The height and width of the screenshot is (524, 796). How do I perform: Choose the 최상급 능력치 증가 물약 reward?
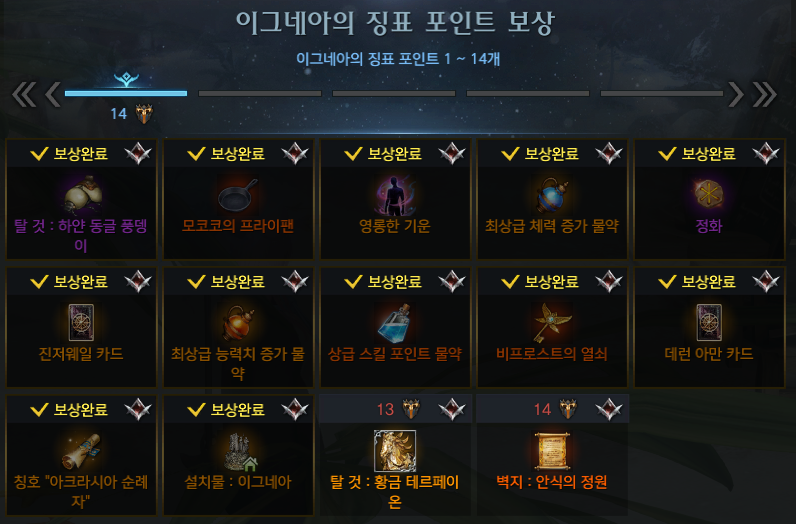click(x=240, y=328)
